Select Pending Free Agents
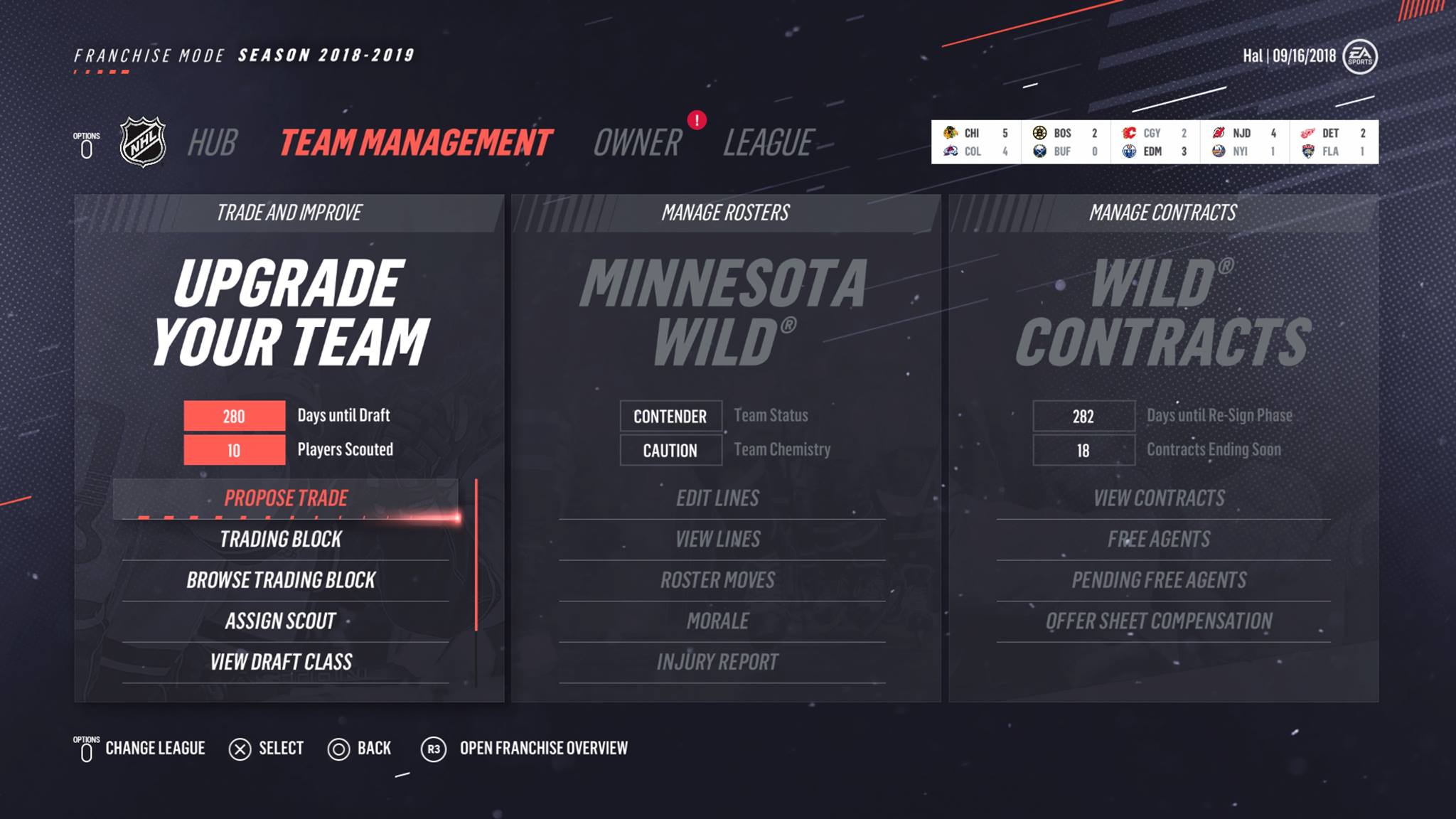This screenshot has height=819, width=1456. 1160,580
